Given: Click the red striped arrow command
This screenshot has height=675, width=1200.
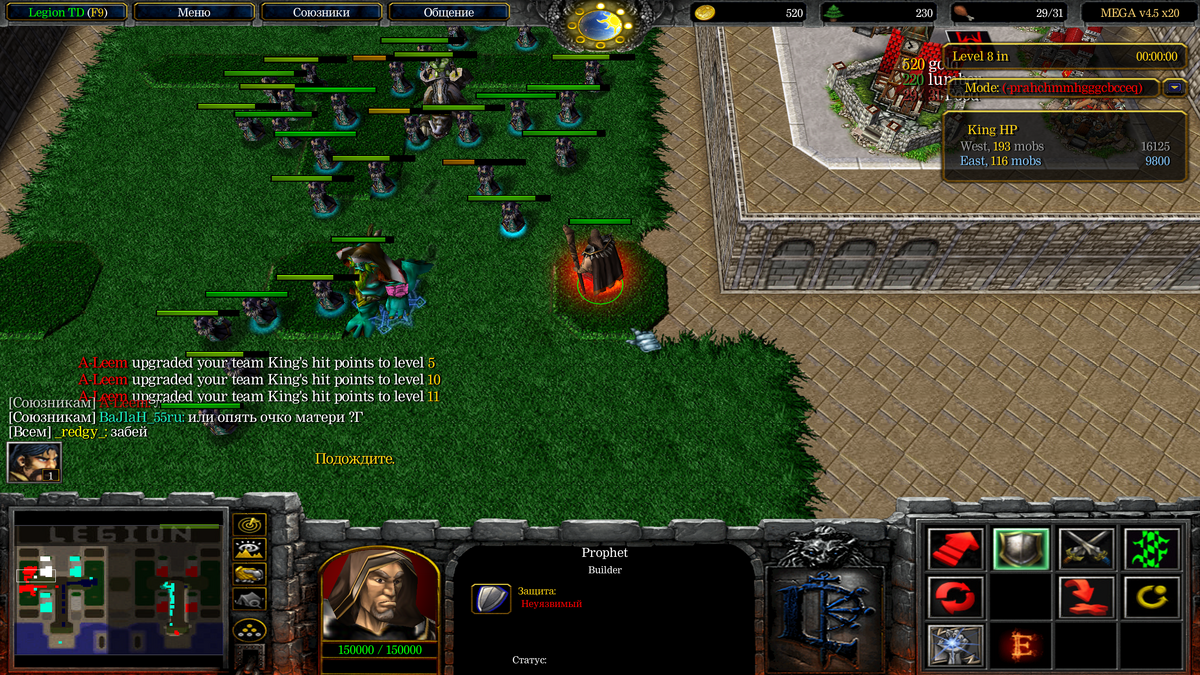Looking at the screenshot, I should coord(956,548).
